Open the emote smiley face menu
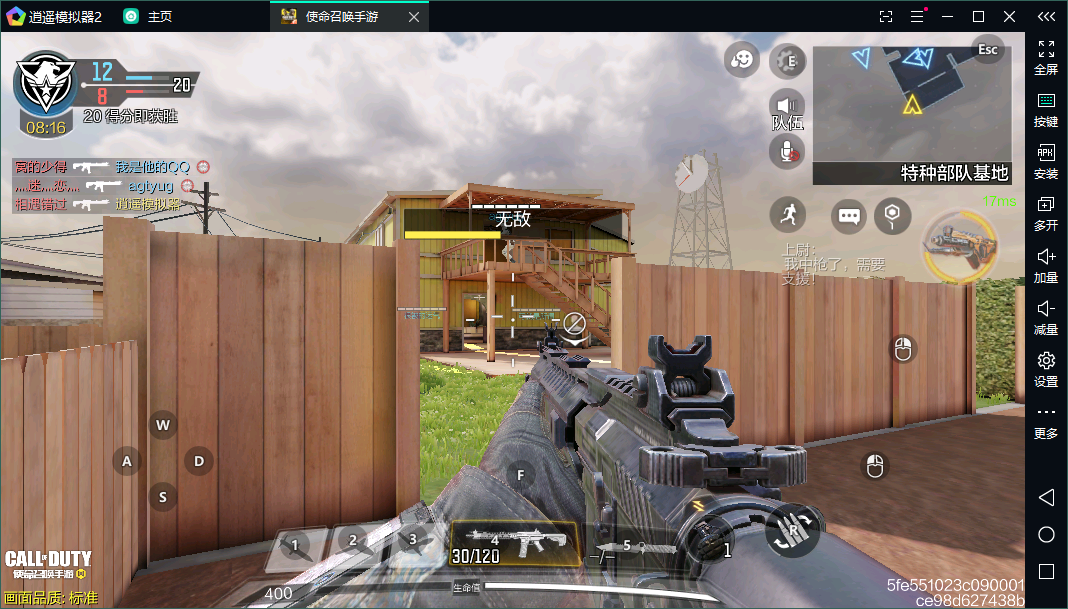 (742, 61)
